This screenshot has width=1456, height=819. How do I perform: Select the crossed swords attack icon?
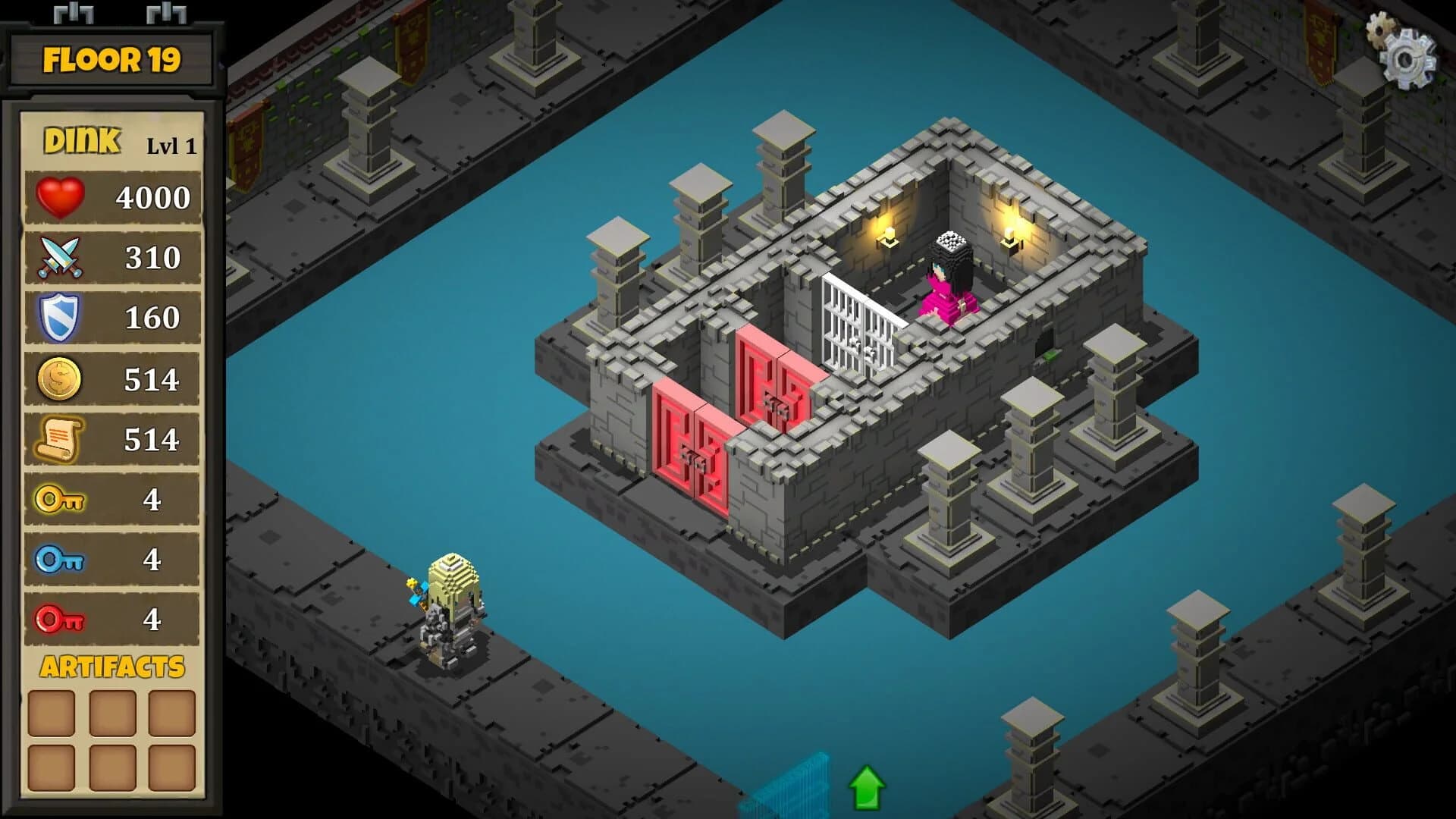point(60,257)
